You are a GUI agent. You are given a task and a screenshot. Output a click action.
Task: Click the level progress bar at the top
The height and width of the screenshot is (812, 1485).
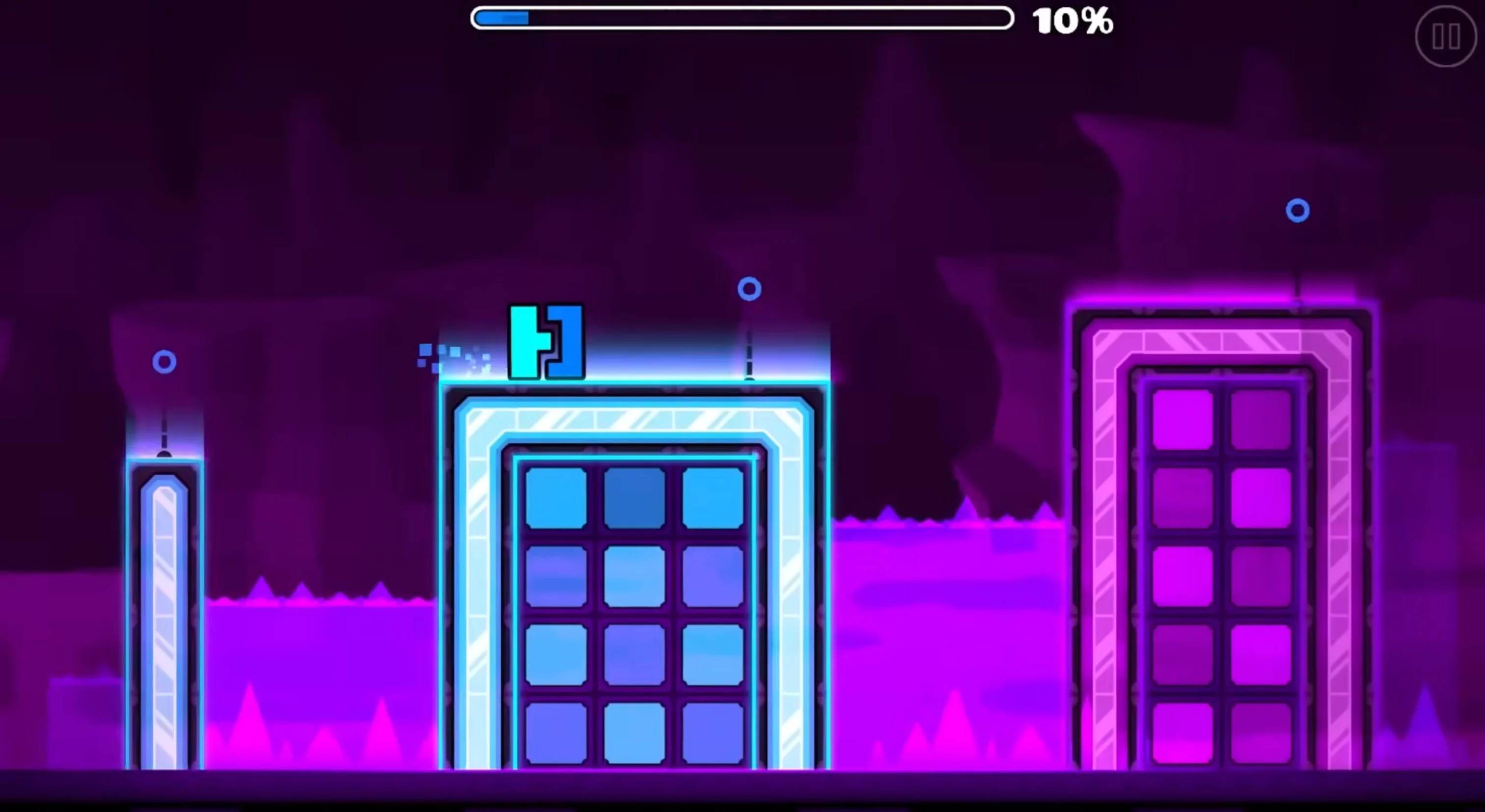pyautogui.click(x=741, y=19)
